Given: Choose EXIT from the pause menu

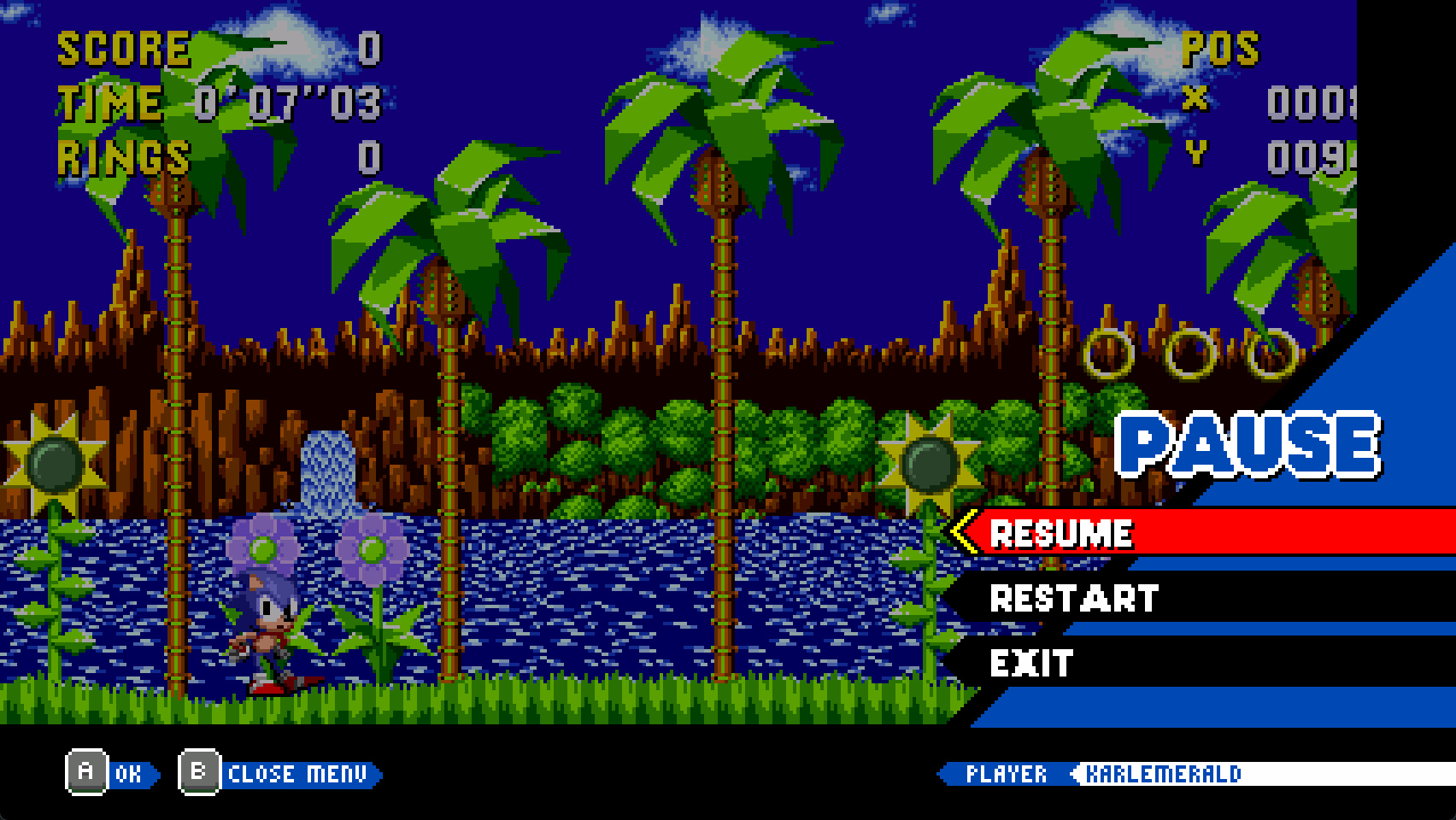Looking at the screenshot, I should 1029,660.
